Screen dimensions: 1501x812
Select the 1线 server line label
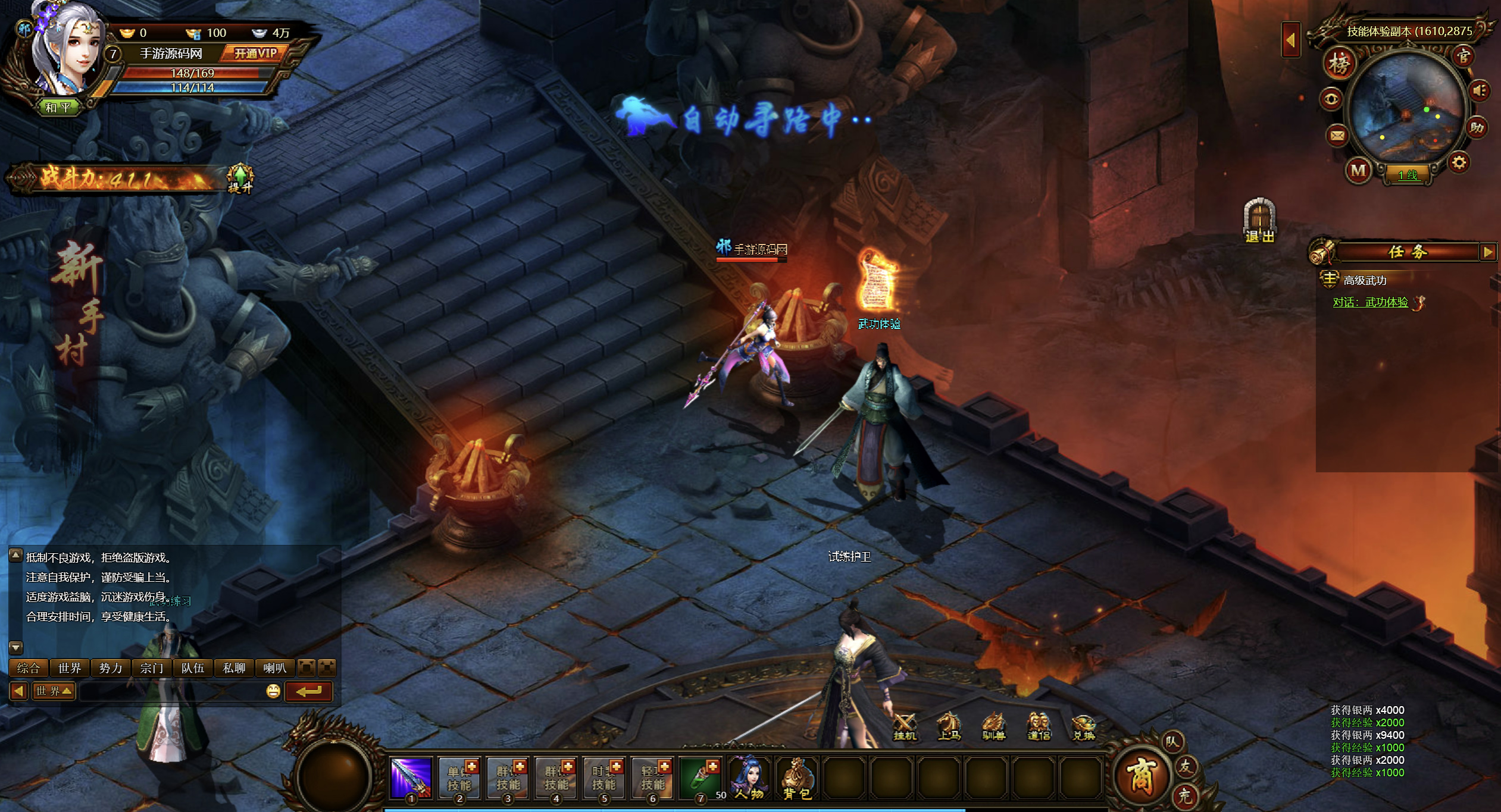1408,175
